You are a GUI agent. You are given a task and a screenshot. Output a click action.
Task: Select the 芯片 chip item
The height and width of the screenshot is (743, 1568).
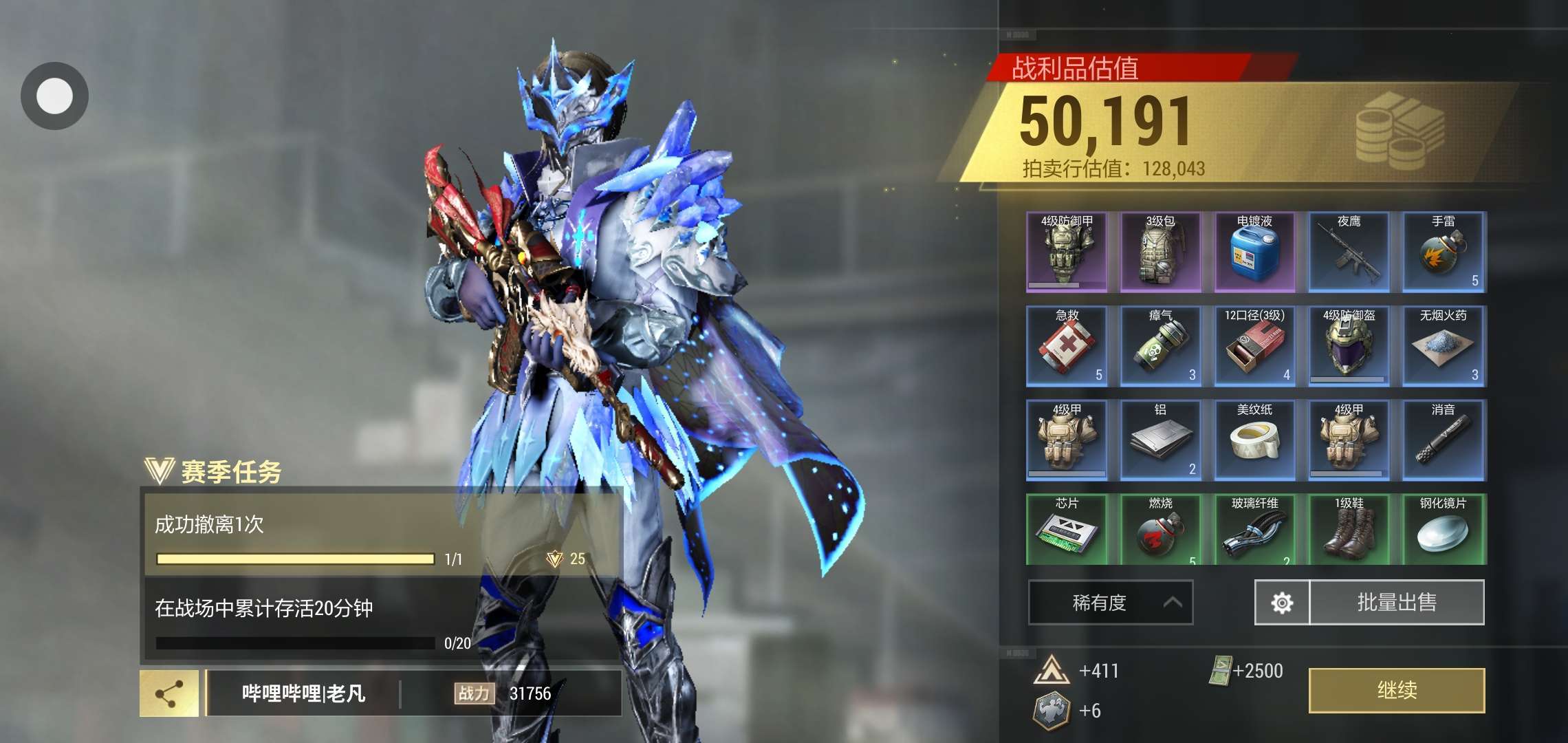pos(1067,530)
